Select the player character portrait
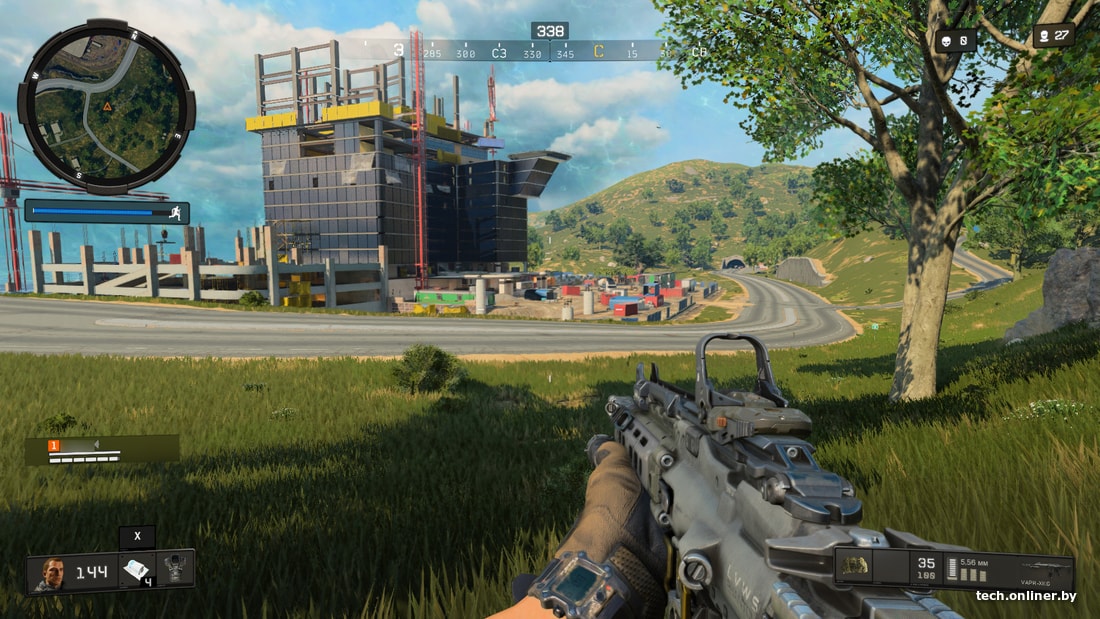This screenshot has height=619, width=1100. coord(51,573)
